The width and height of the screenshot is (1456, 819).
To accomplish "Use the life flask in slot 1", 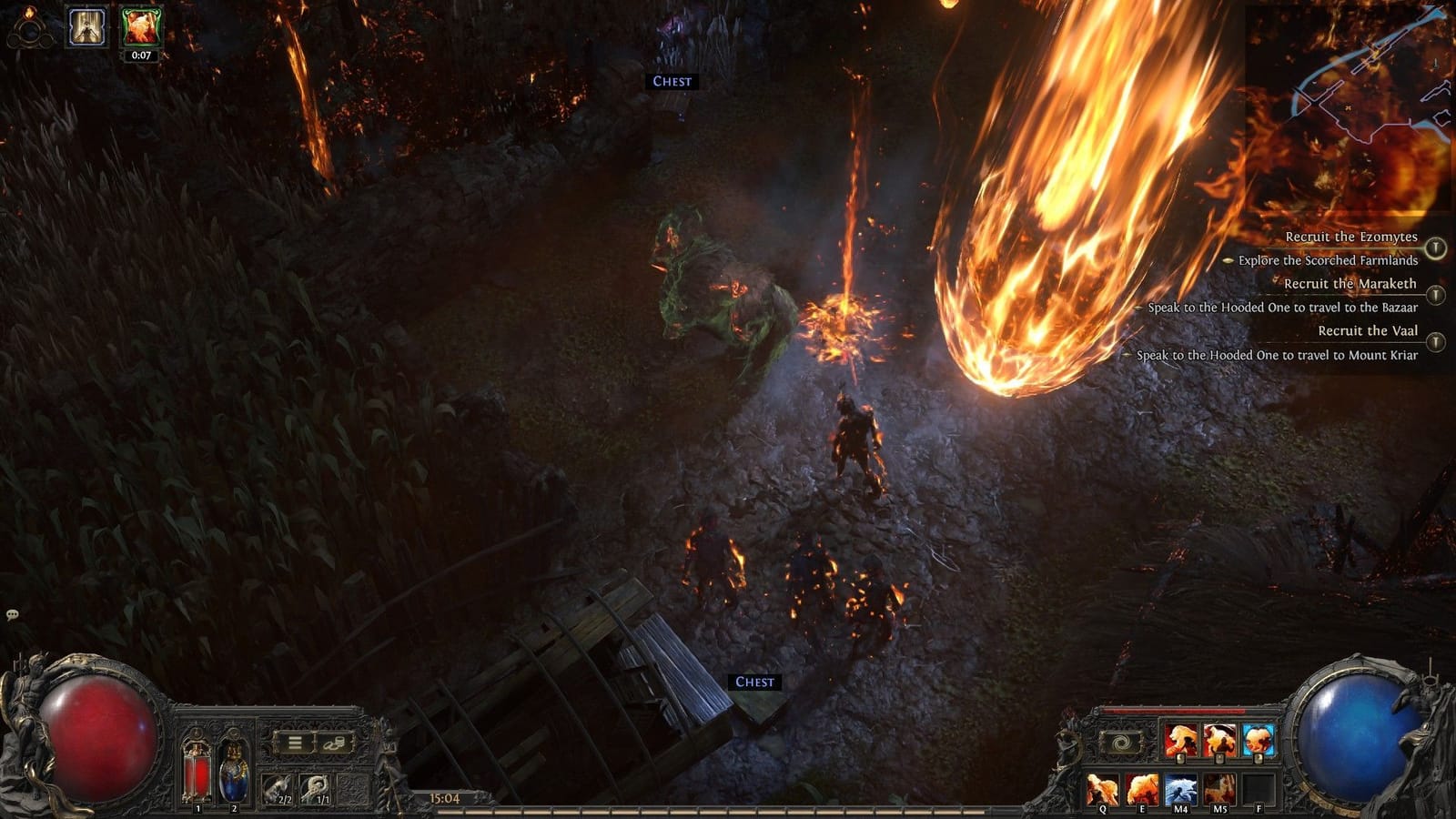I will [197, 767].
